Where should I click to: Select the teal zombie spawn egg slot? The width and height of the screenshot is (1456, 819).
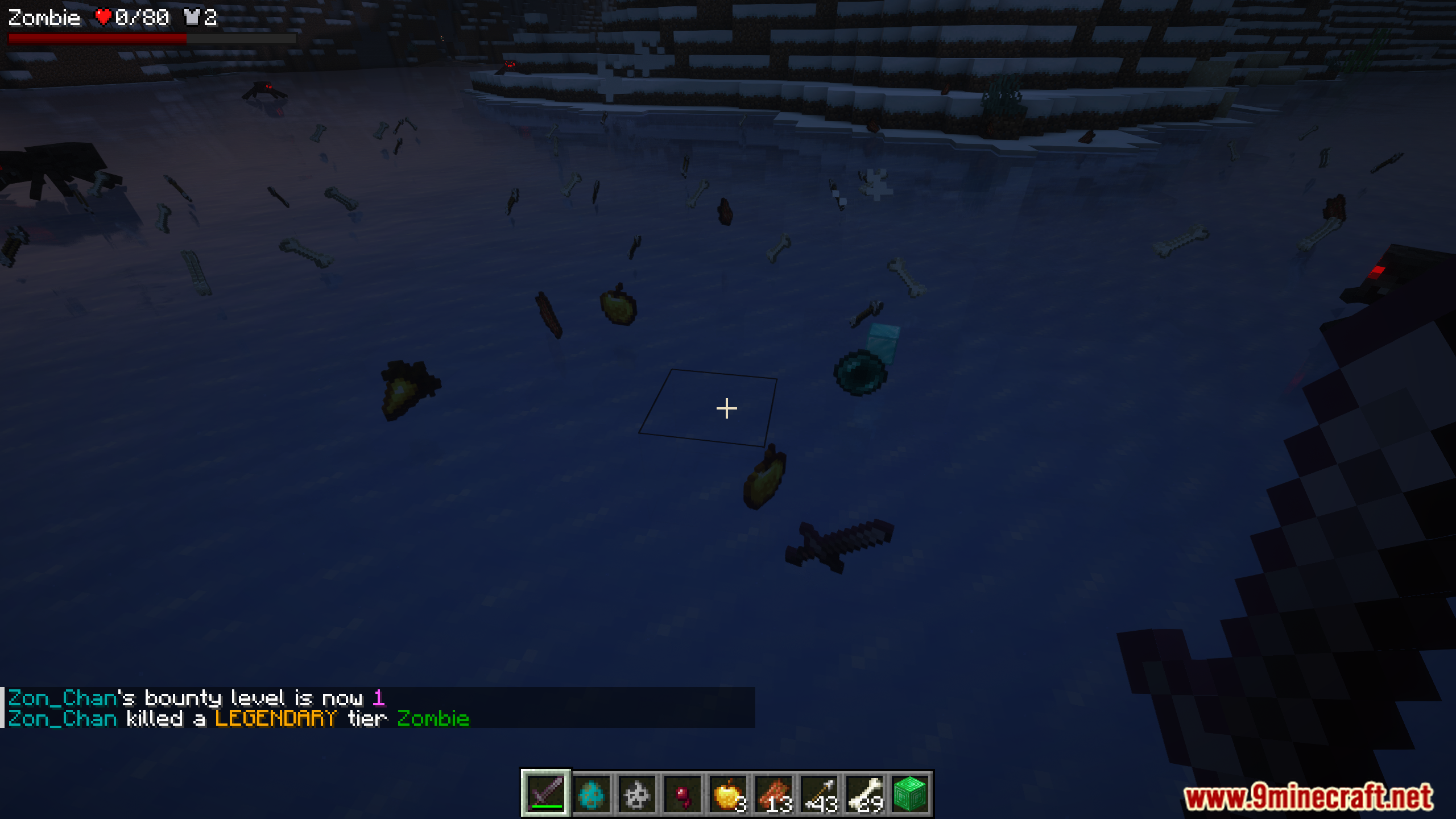point(591,793)
